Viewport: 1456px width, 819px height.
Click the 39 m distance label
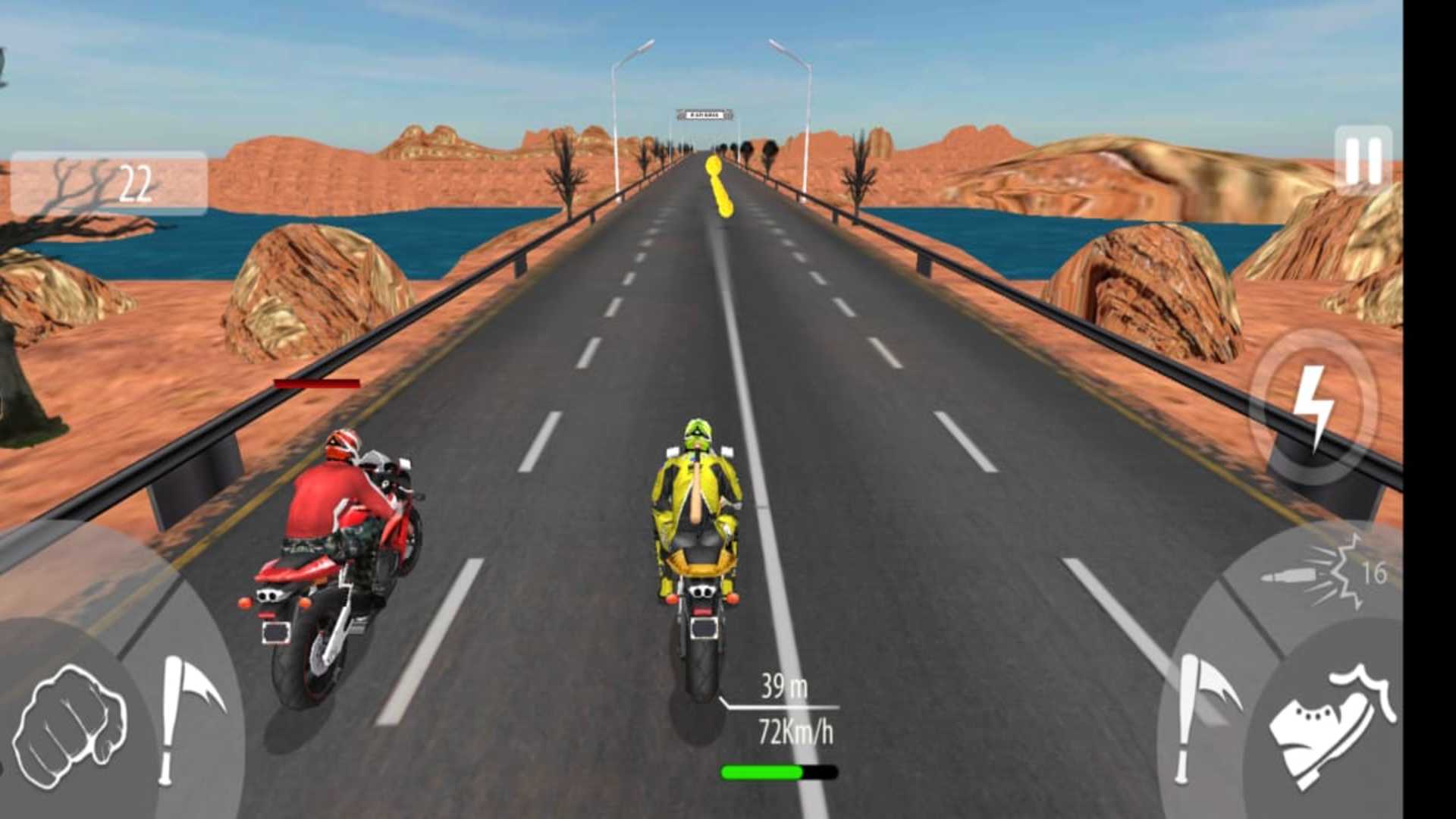[x=785, y=687]
